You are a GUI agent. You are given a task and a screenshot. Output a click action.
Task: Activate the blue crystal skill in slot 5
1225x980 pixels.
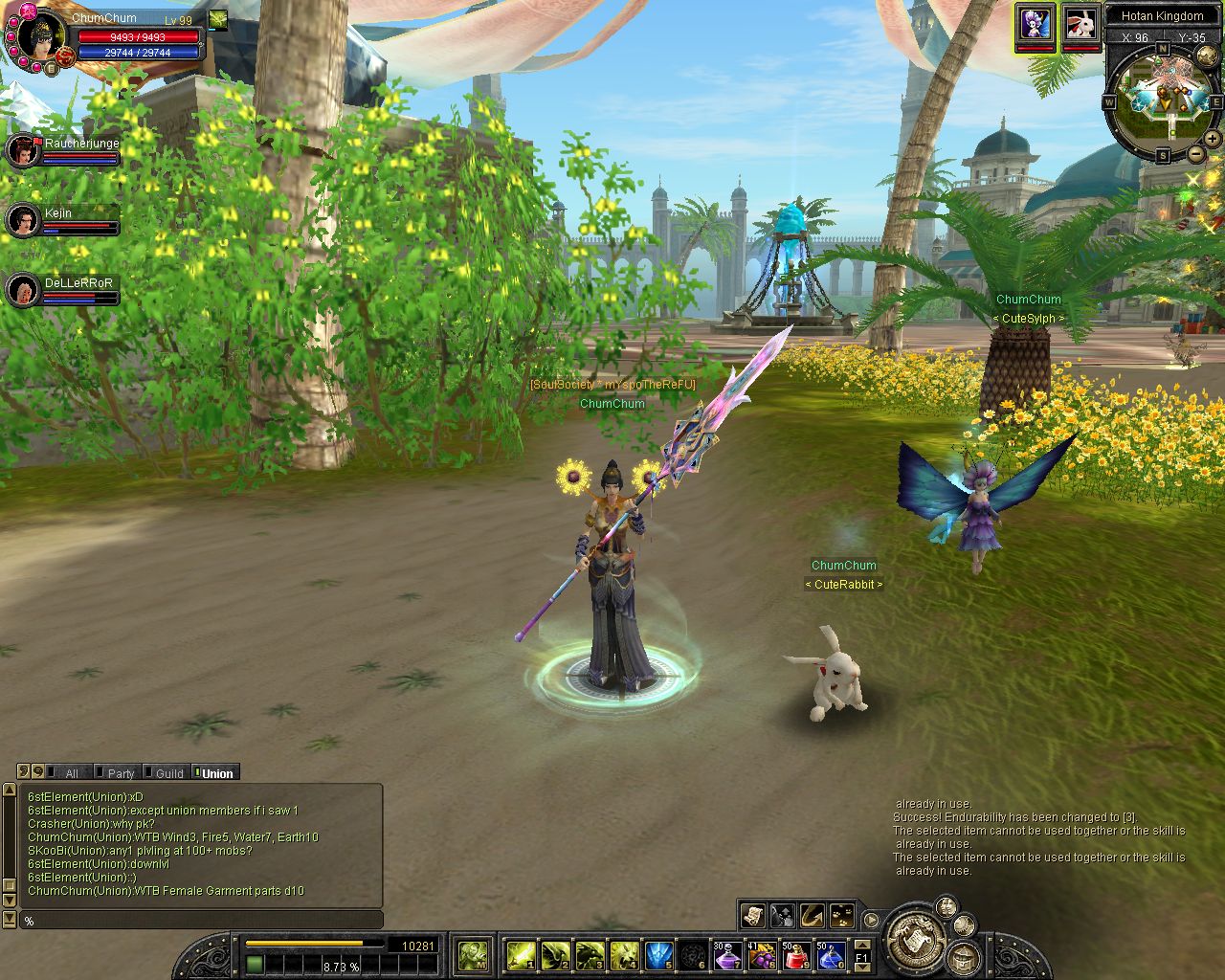click(658, 955)
